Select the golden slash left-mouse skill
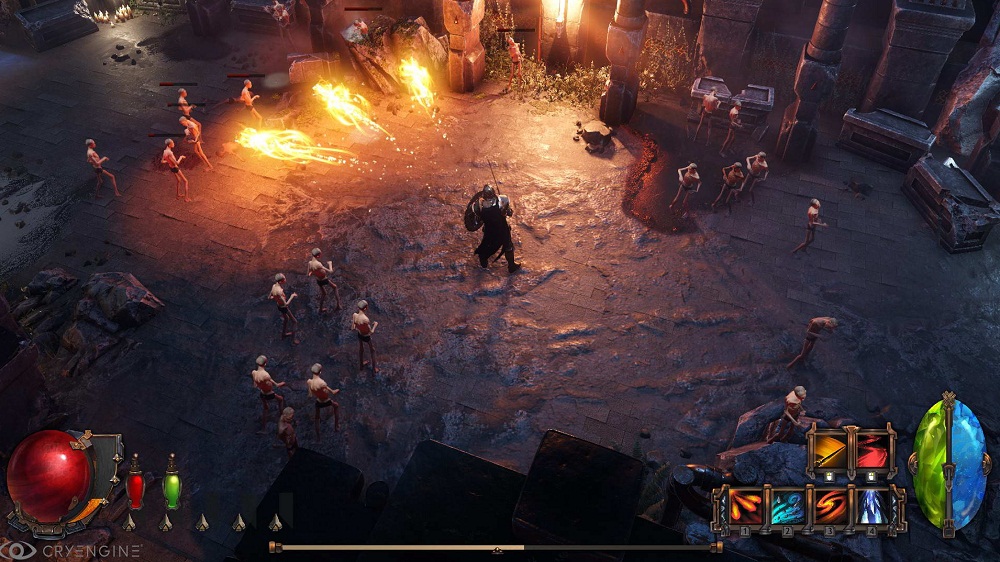 point(827,450)
